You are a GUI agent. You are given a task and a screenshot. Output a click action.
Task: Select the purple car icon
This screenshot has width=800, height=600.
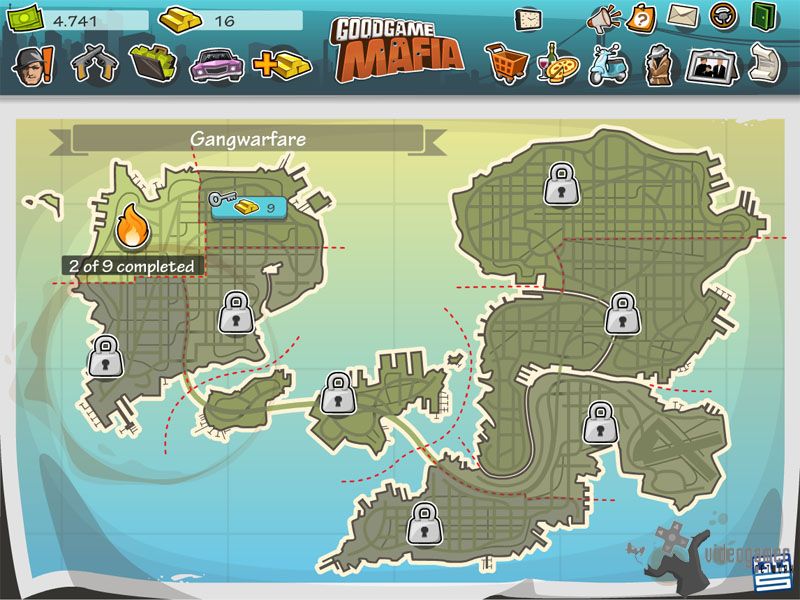[216, 64]
